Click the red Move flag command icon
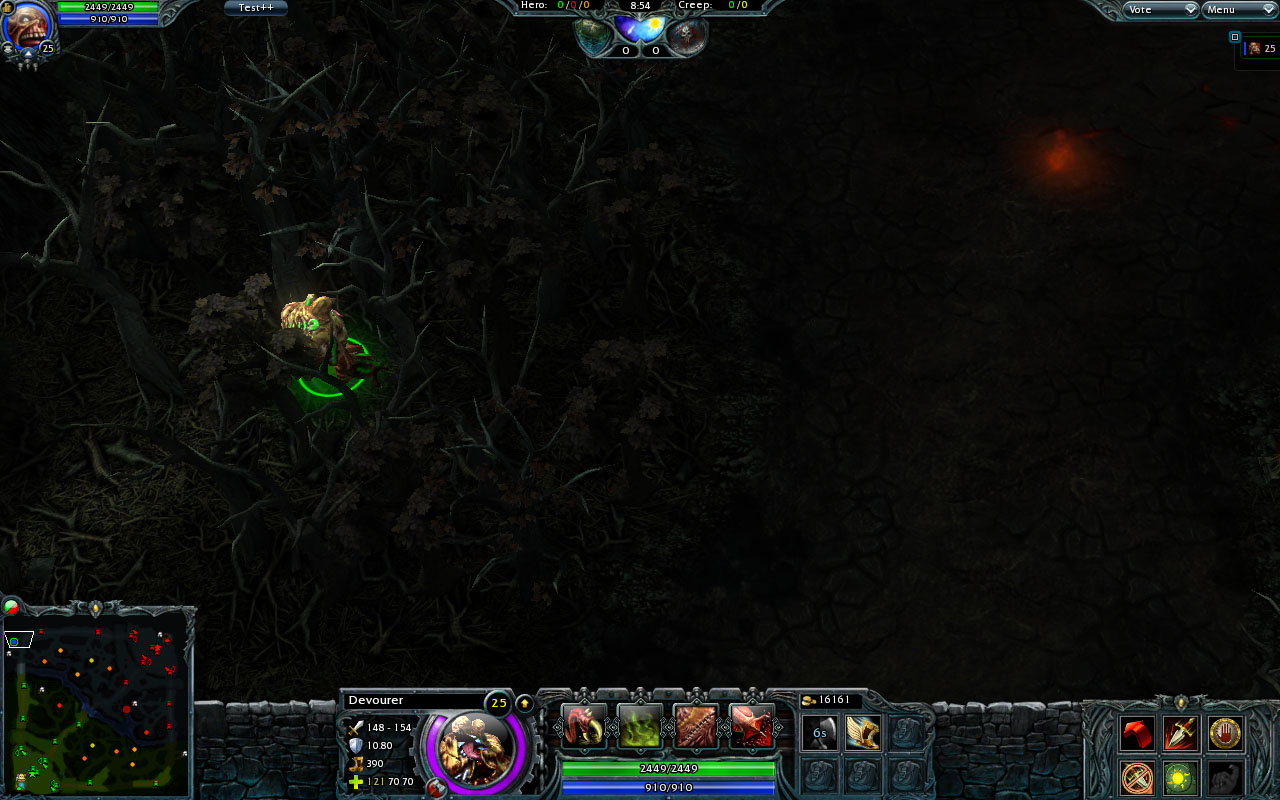Screen dimensions: 1280x800 1137,733
